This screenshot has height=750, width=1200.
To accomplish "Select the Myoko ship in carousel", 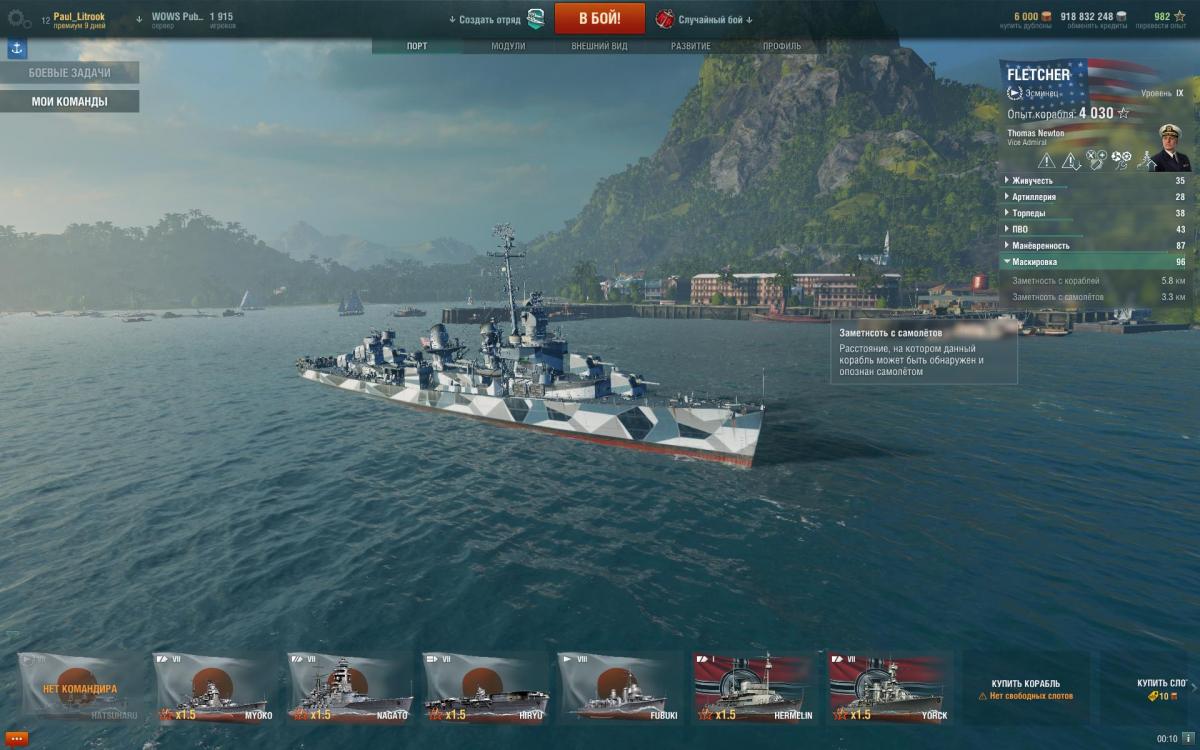I will click(x=215, y=688).
